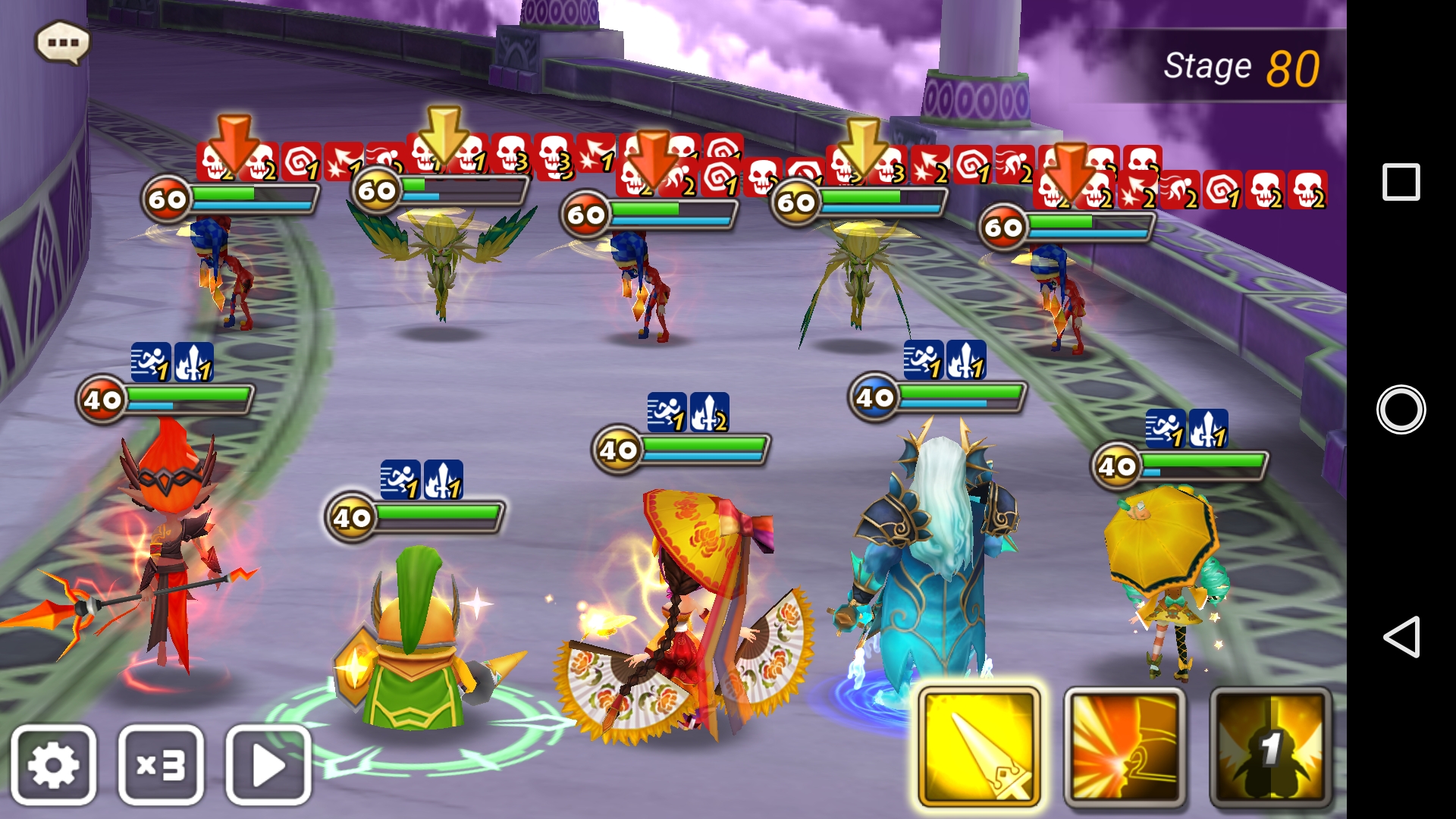Viewport: 1456px width, 819px height.
Task: Tap the Android home circle button
Action: point(1401,409)
